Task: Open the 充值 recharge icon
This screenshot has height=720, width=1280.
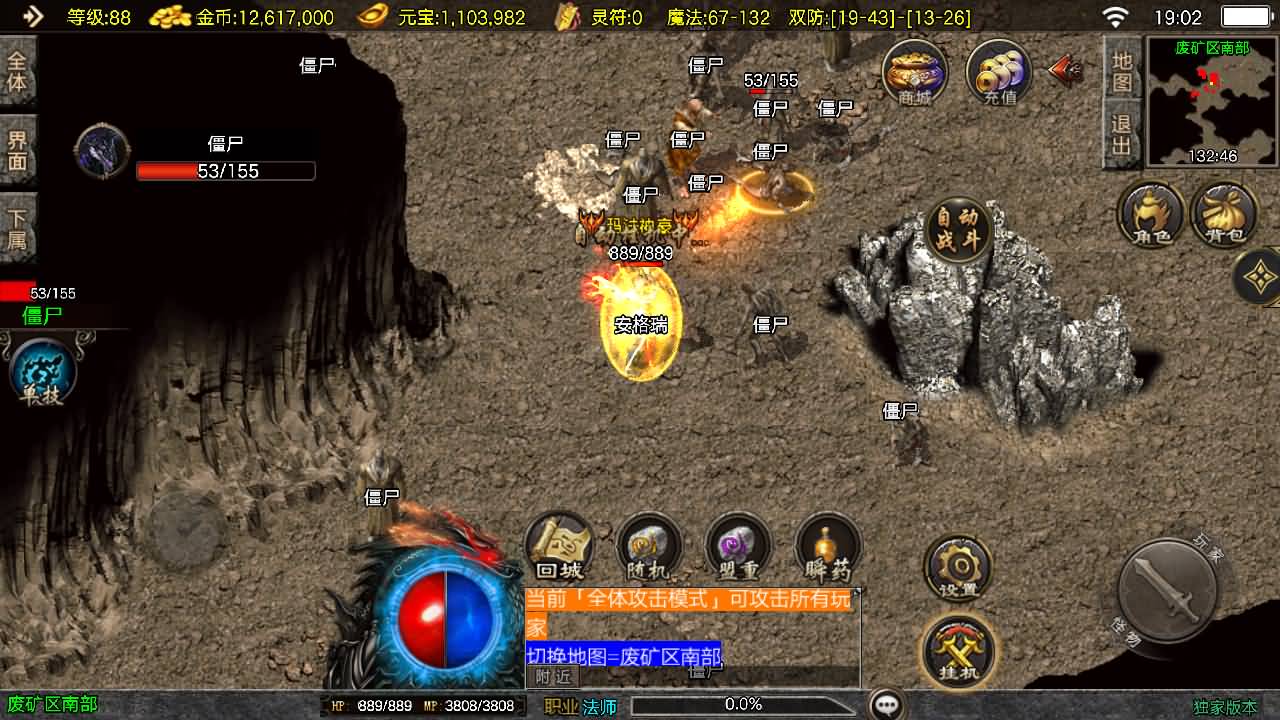Action: tap(999, 72)
